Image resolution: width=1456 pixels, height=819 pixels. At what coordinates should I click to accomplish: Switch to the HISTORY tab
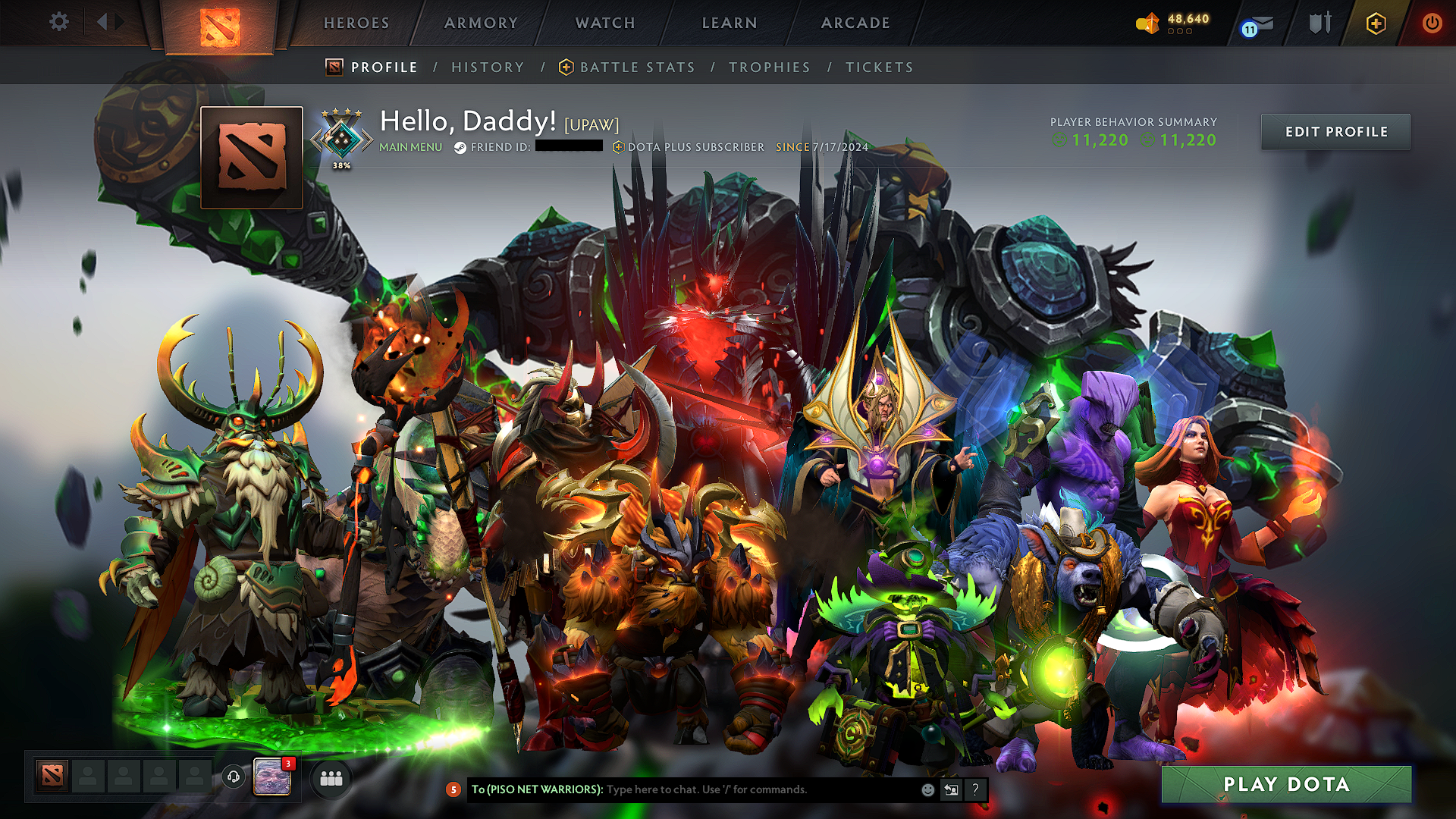488,67
